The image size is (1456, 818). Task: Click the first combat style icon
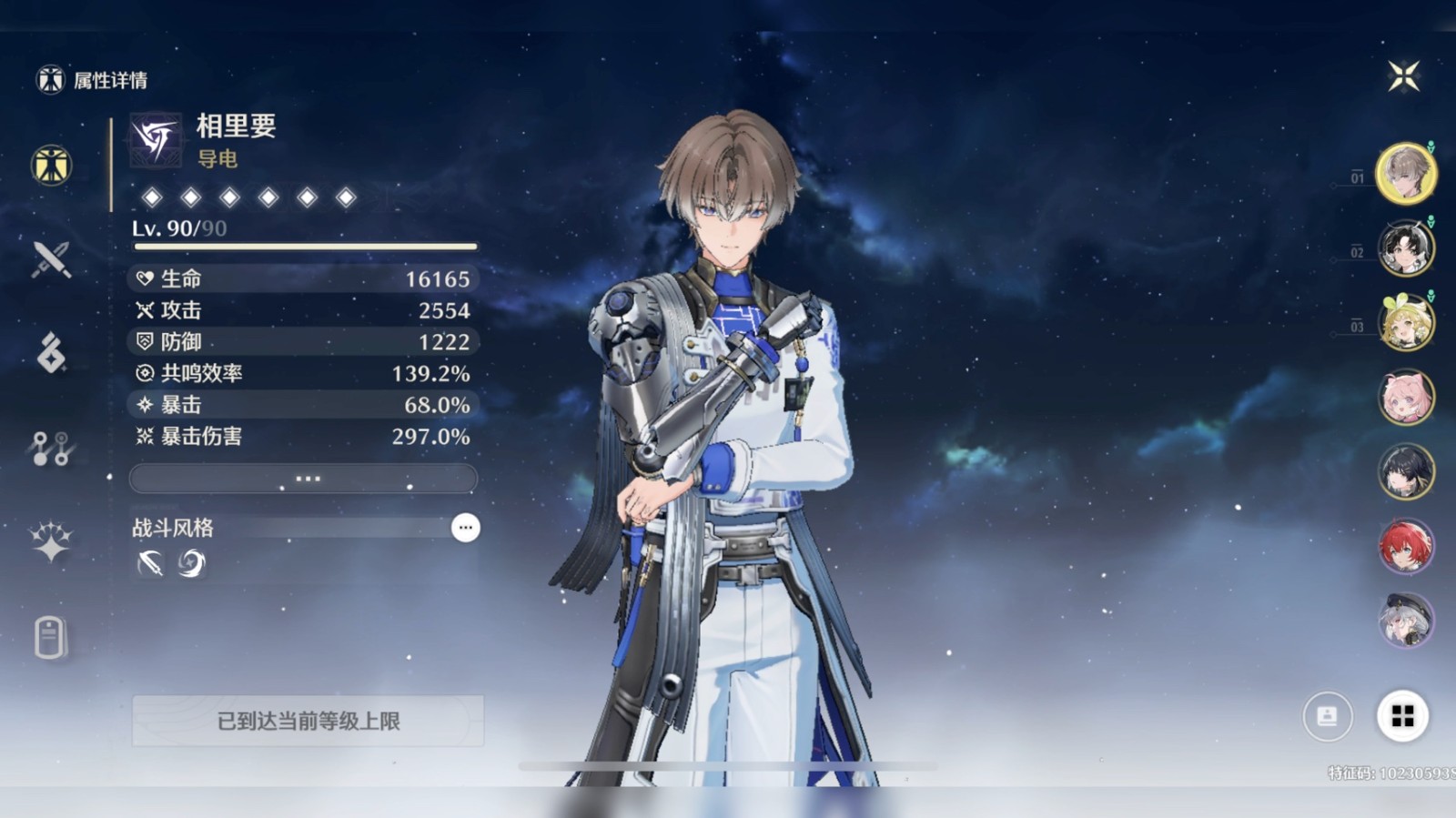point(150,564)
